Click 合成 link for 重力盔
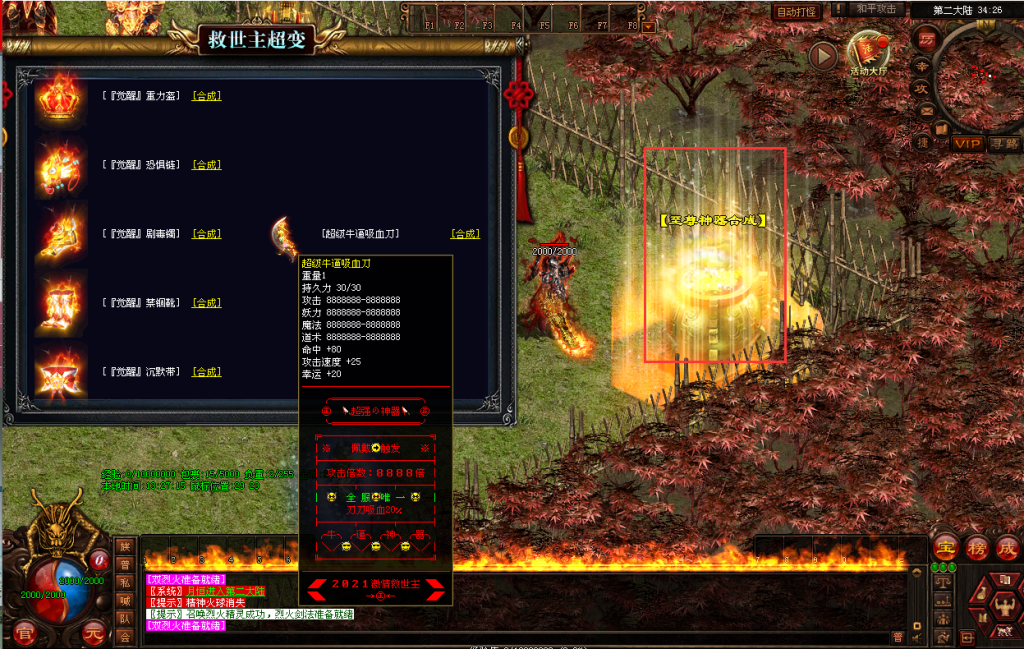This screenshot has width=1024, height=649. [x=206, y=96]
